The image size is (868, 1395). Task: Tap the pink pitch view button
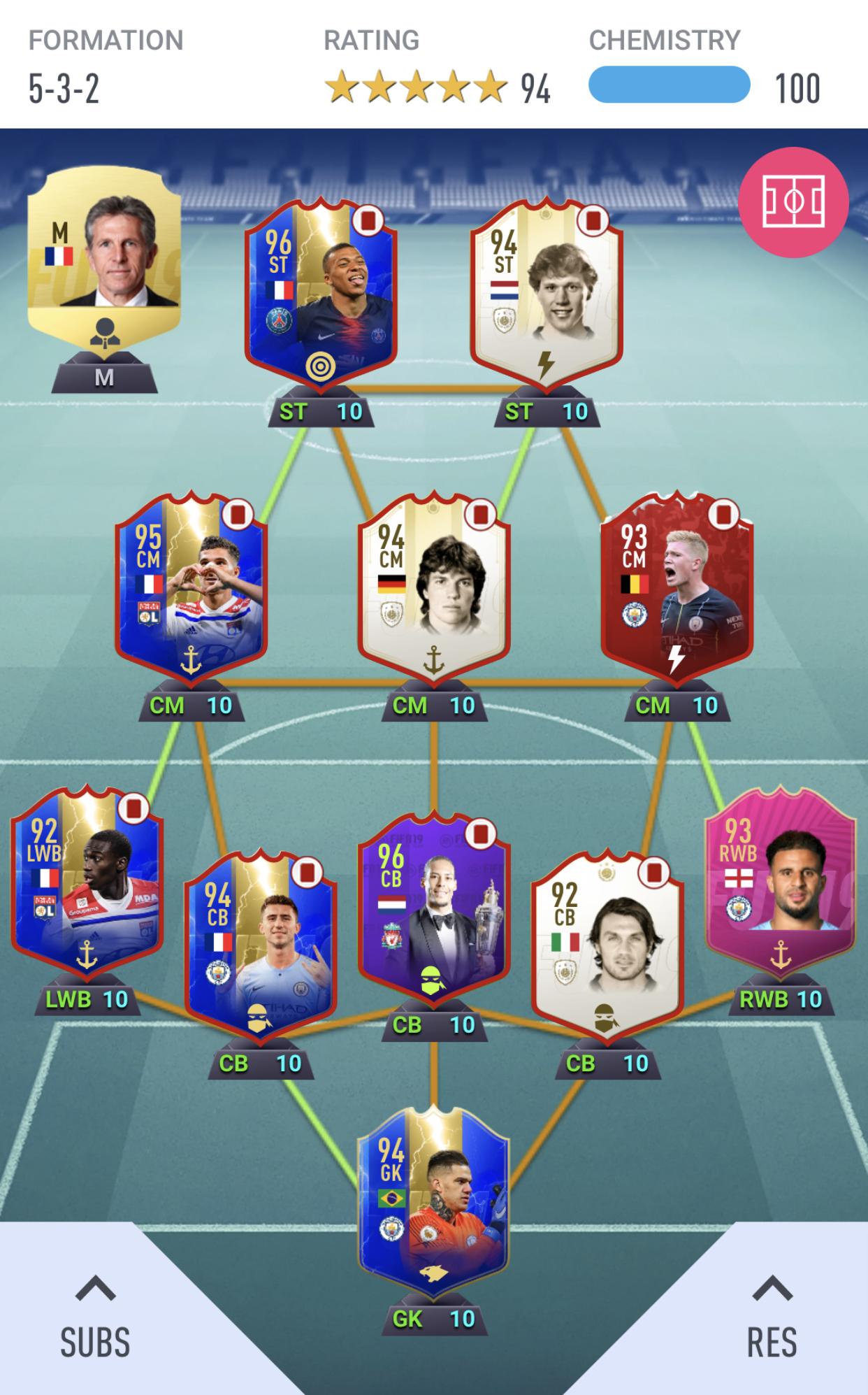point(793,202)
